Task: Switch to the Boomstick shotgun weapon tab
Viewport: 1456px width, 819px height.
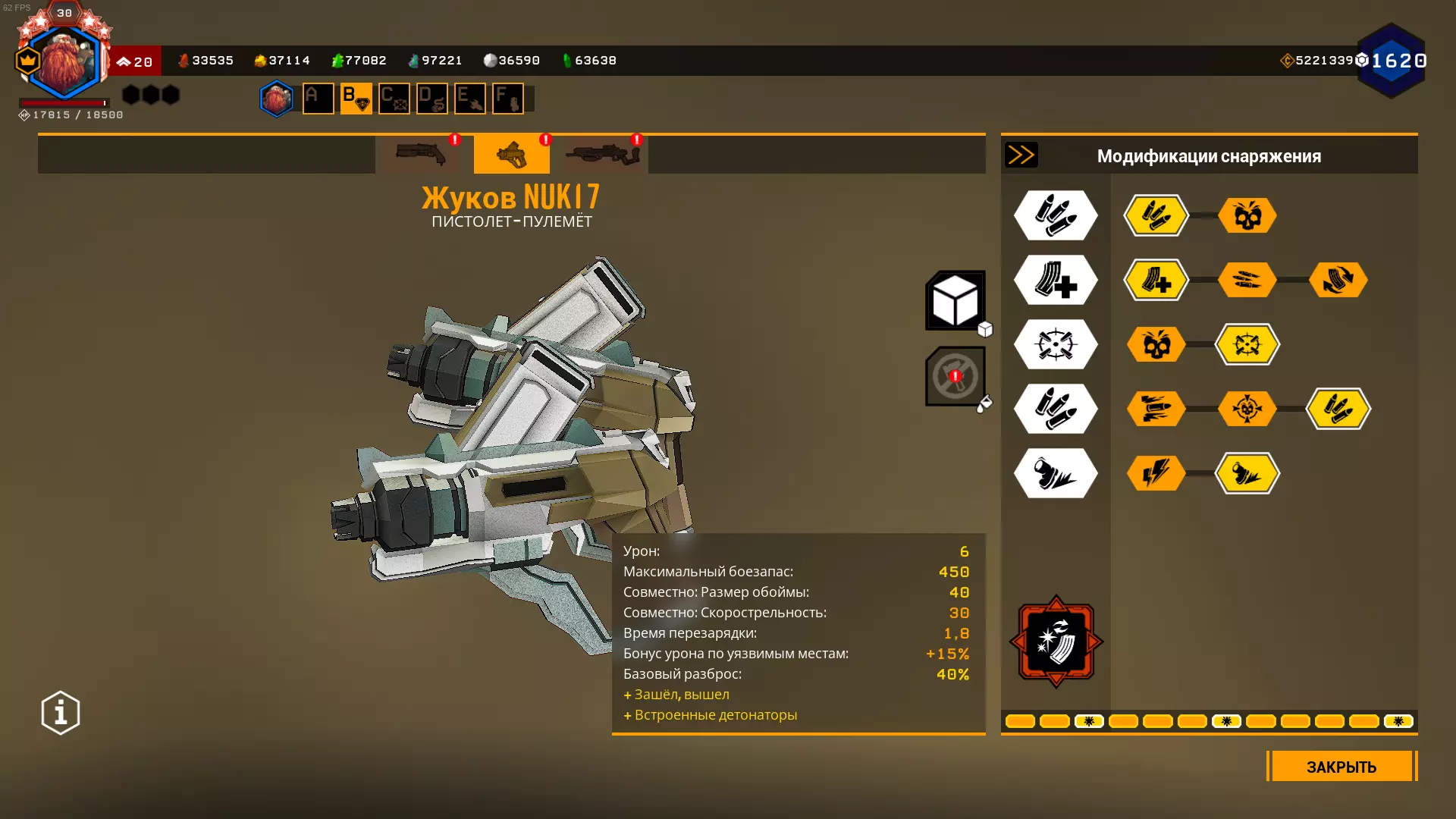Action: 421,155
